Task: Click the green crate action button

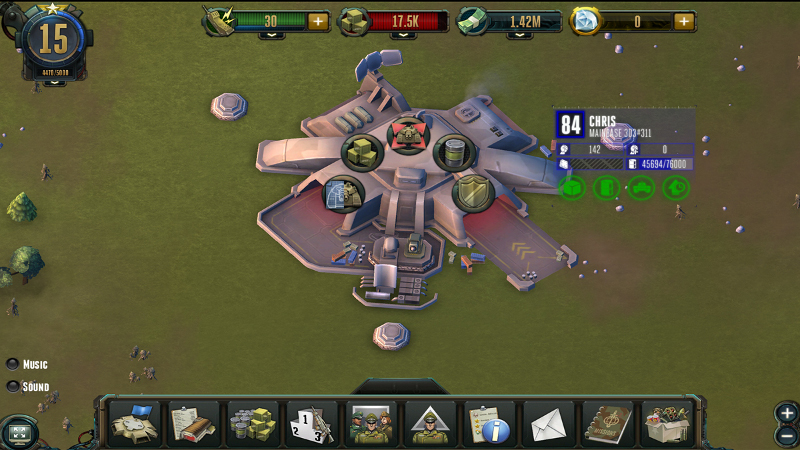Action: click(573, 187)
